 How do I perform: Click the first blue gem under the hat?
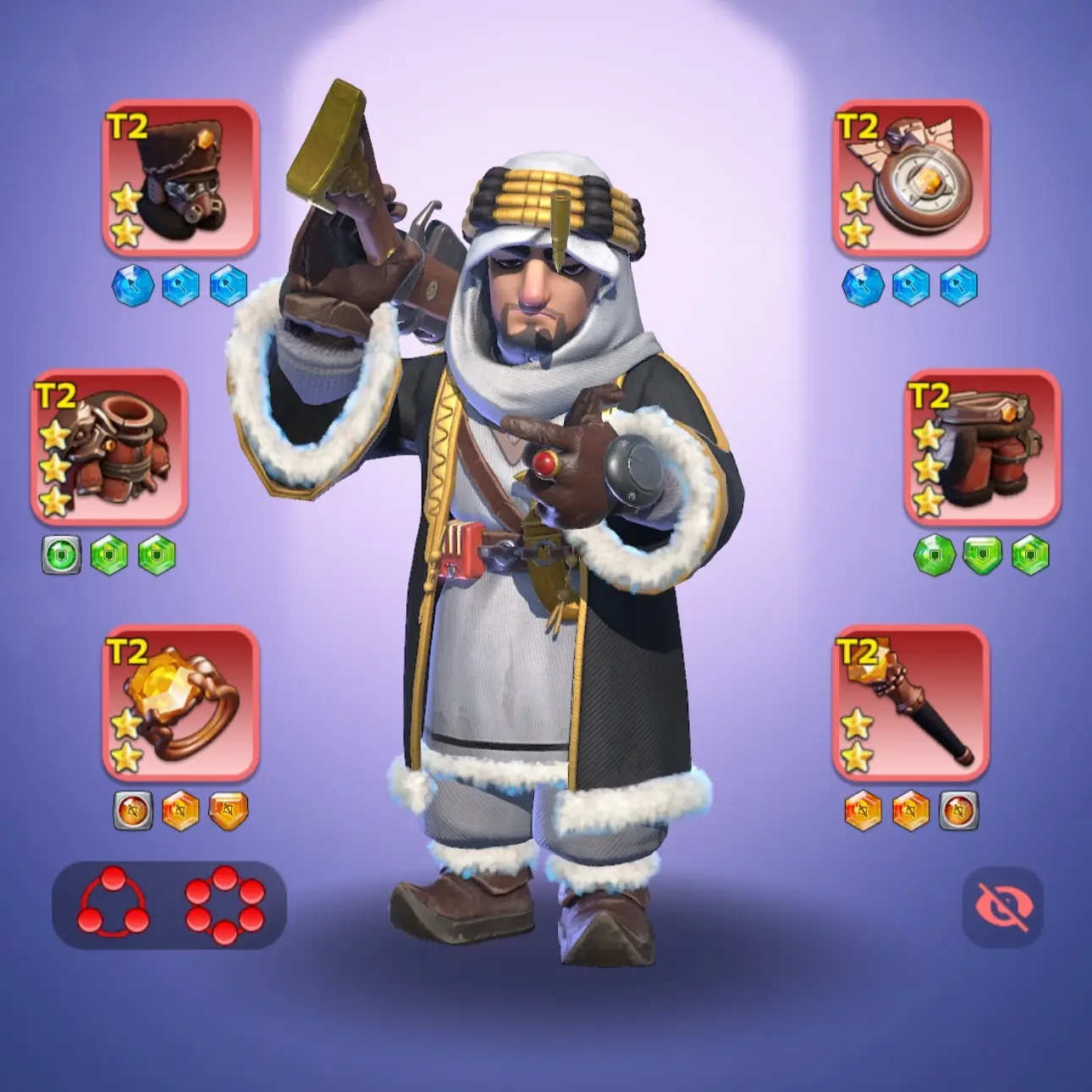coord(132,284)
